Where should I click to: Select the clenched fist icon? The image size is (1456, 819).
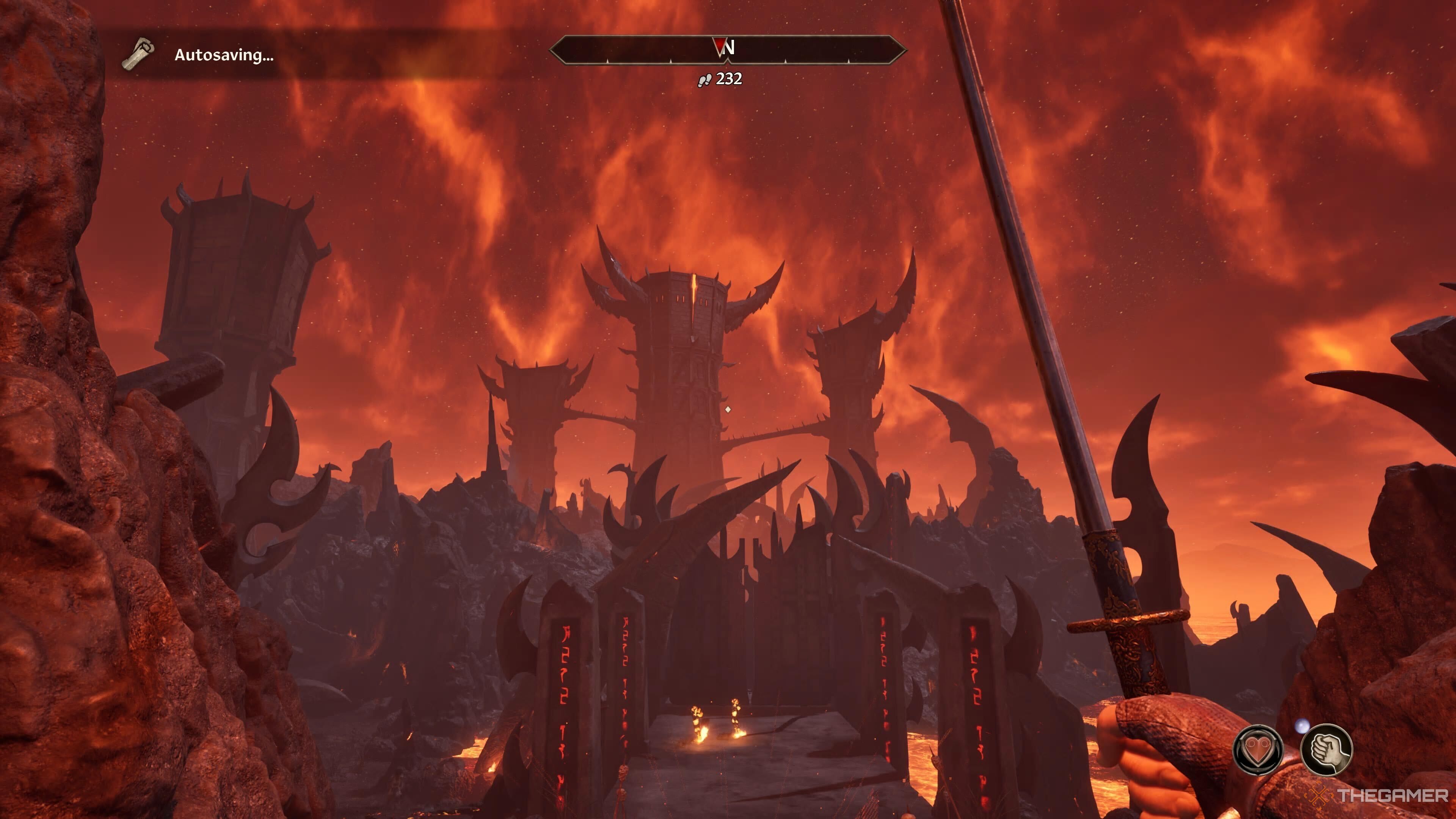coord(1326,750)
